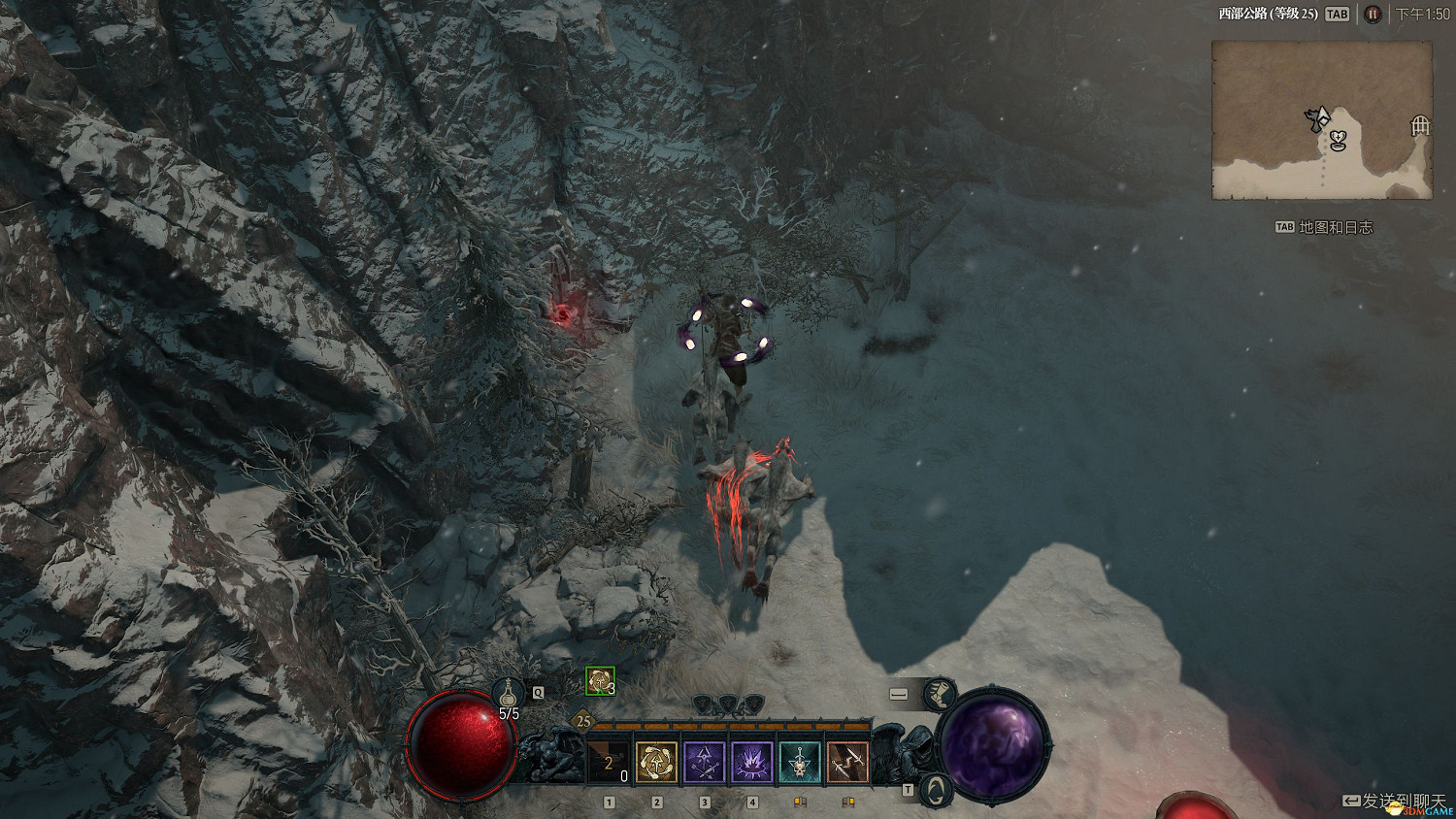Image resolution: width=1456 pixels, height=819 pixels.
Task: Activate the orange sword and scythe skill
Action: pos(846,763)
